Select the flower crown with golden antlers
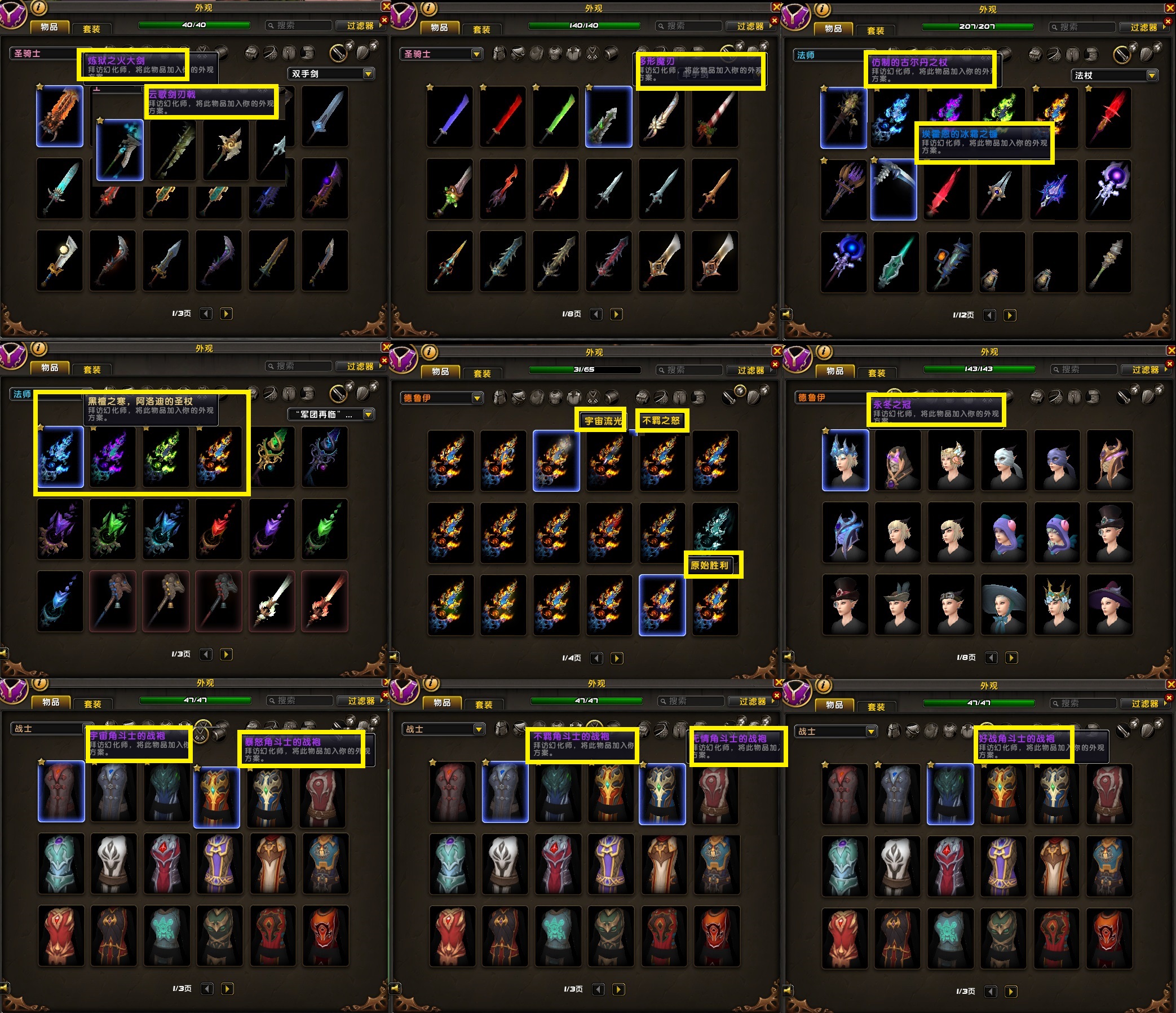 pos(1056,604)
